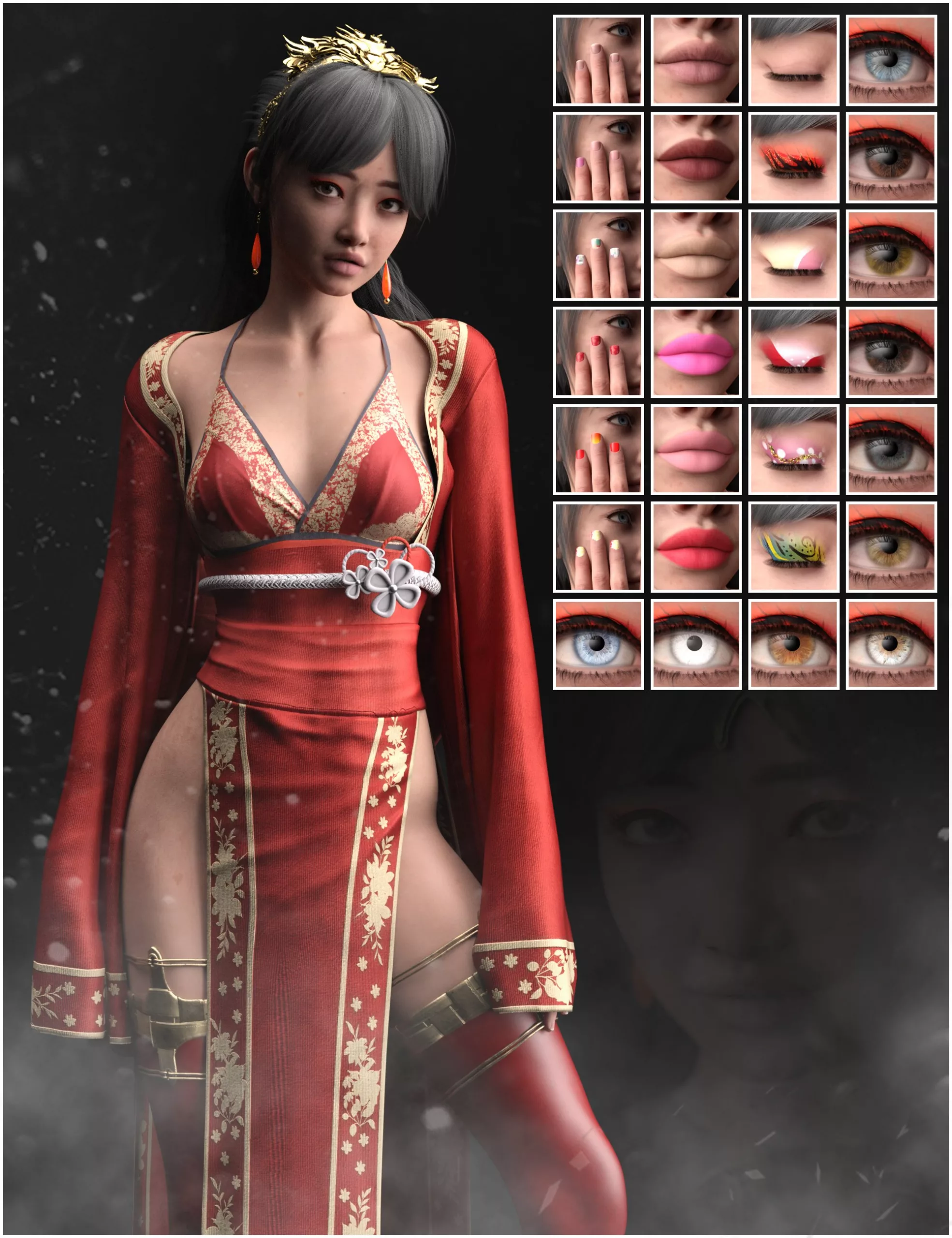Pick the white and green nail art thumbnail

click(x=598, y=254)
